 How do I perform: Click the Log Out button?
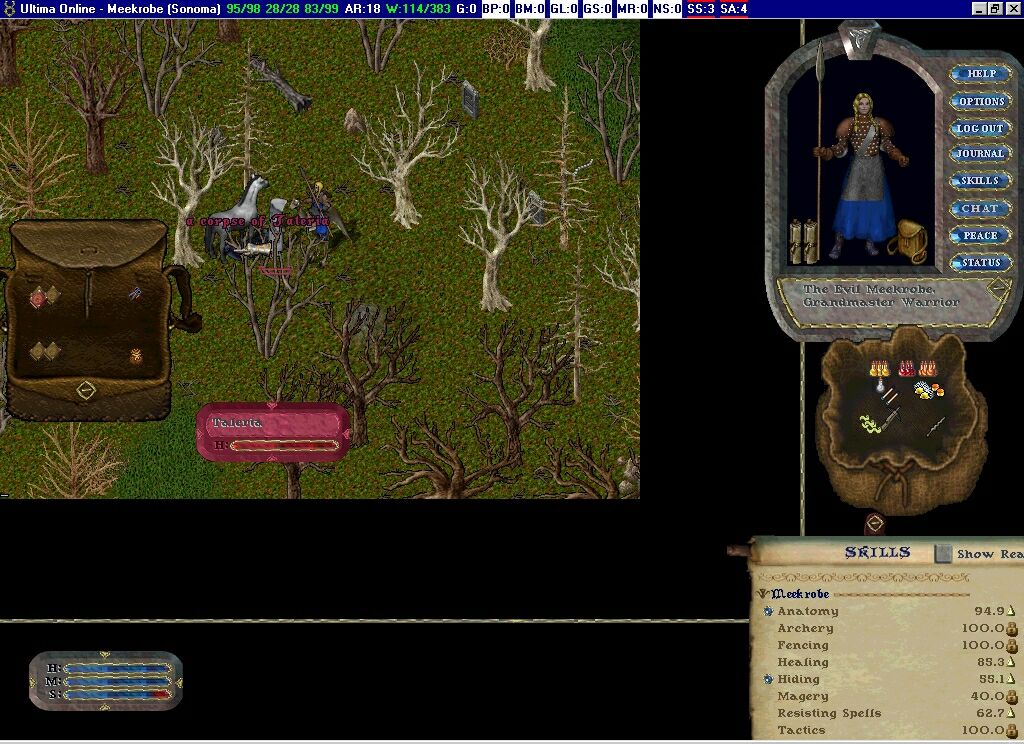[980, 128]
